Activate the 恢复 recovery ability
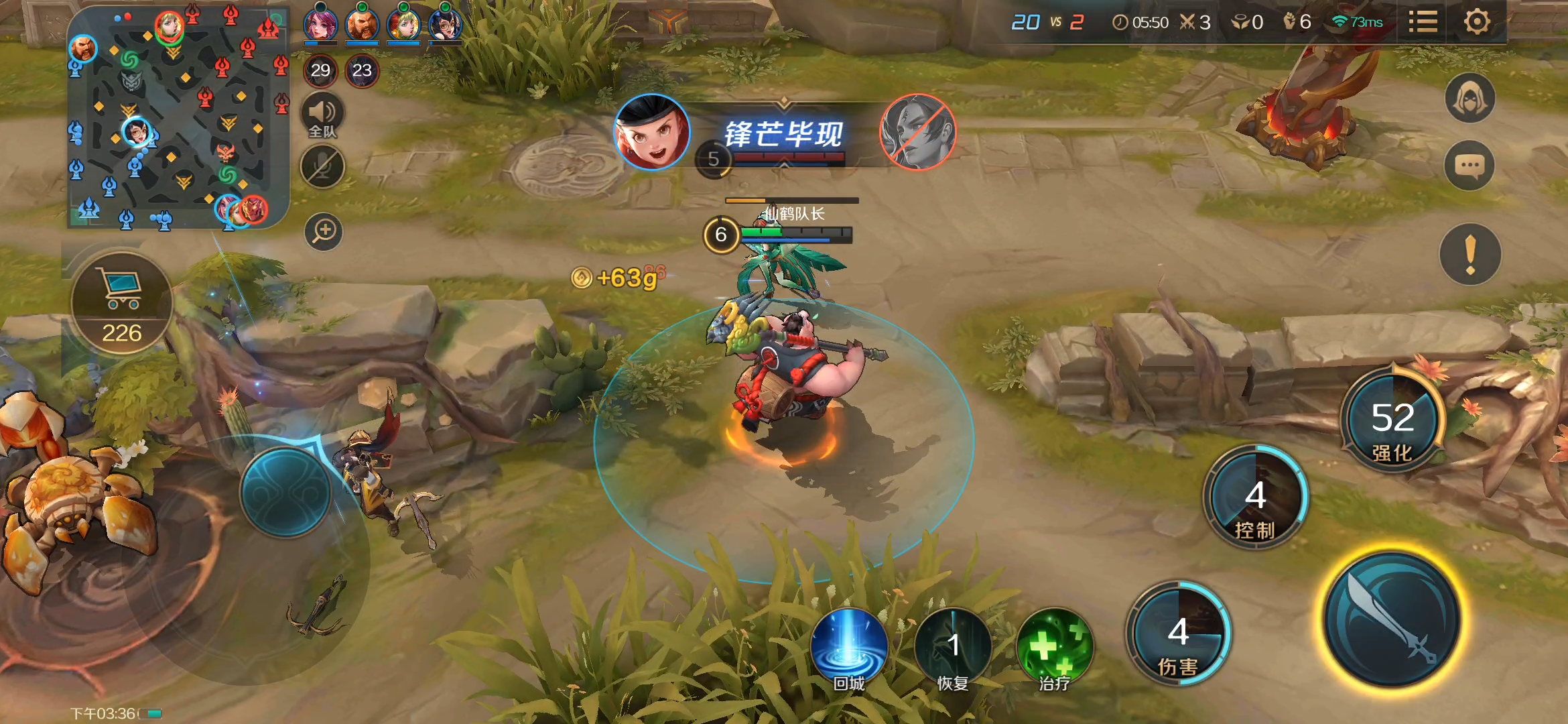The height and width of the screenshot is (724, 1568). point(952,647)
